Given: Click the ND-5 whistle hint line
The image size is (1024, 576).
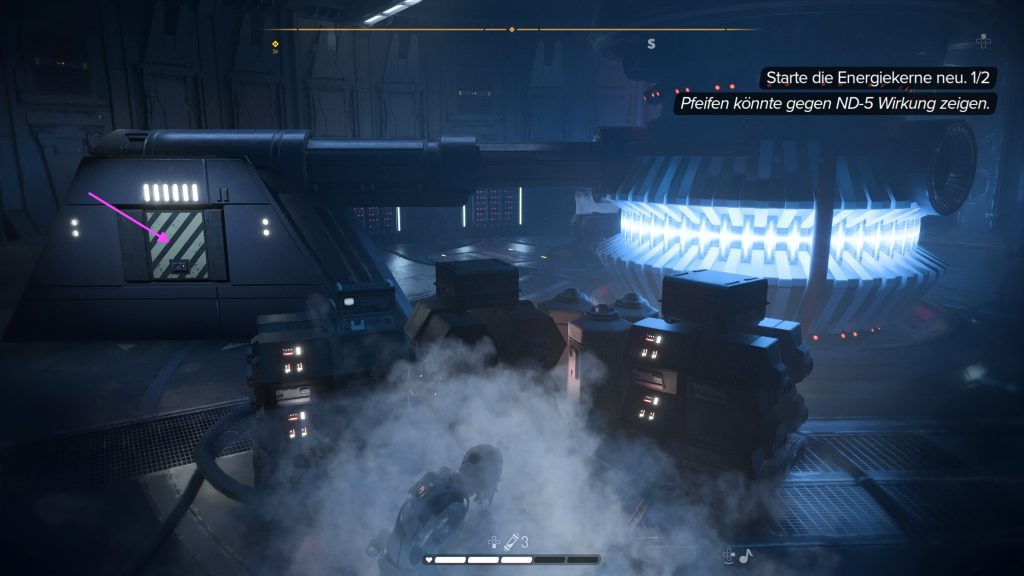Looking at the screenshot, I should pos(835,103).
